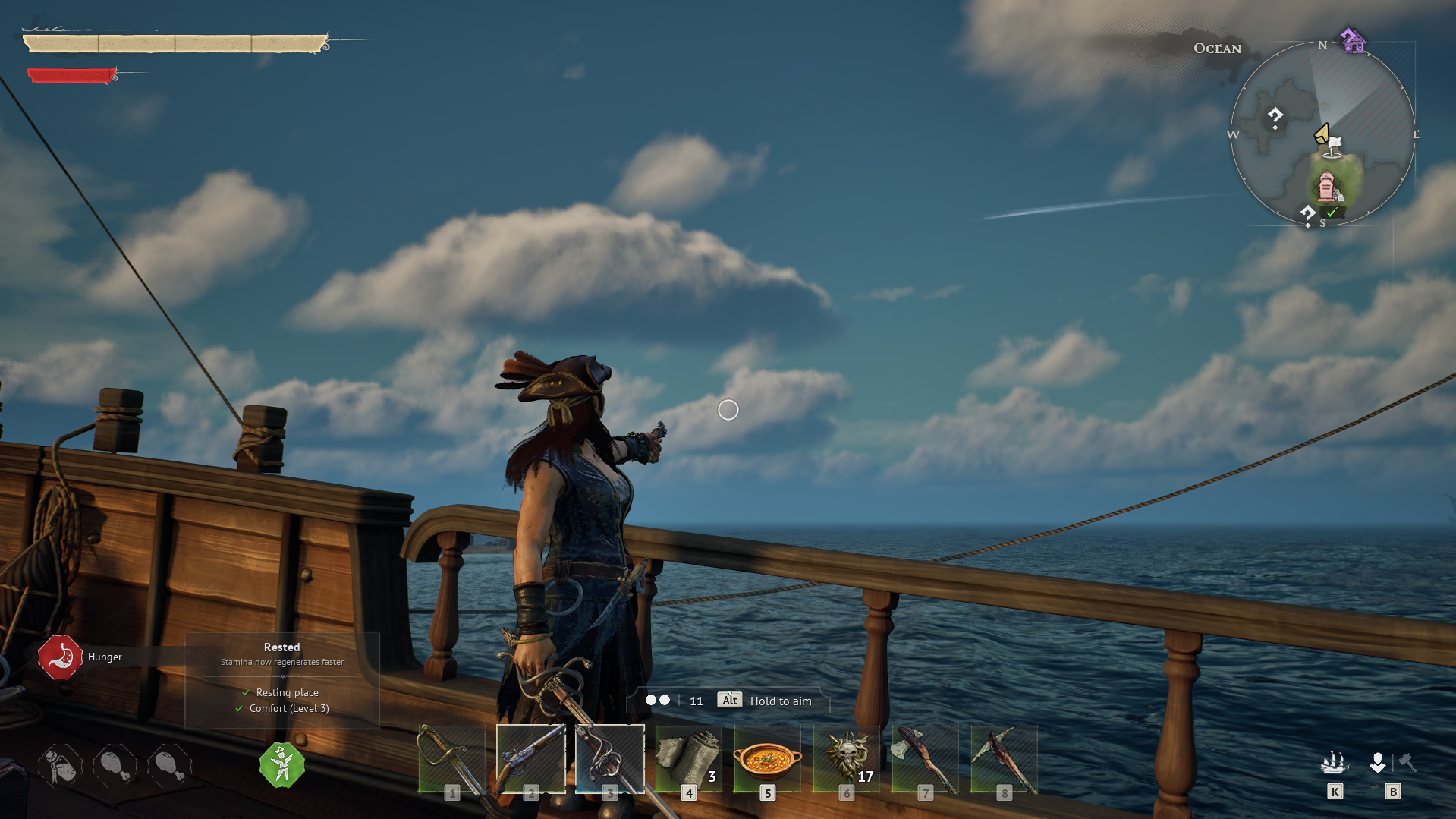Open the build mode hammer icon
Image resolution: width=1456 pixels, height=819 pixels.
pos(1407,762)
